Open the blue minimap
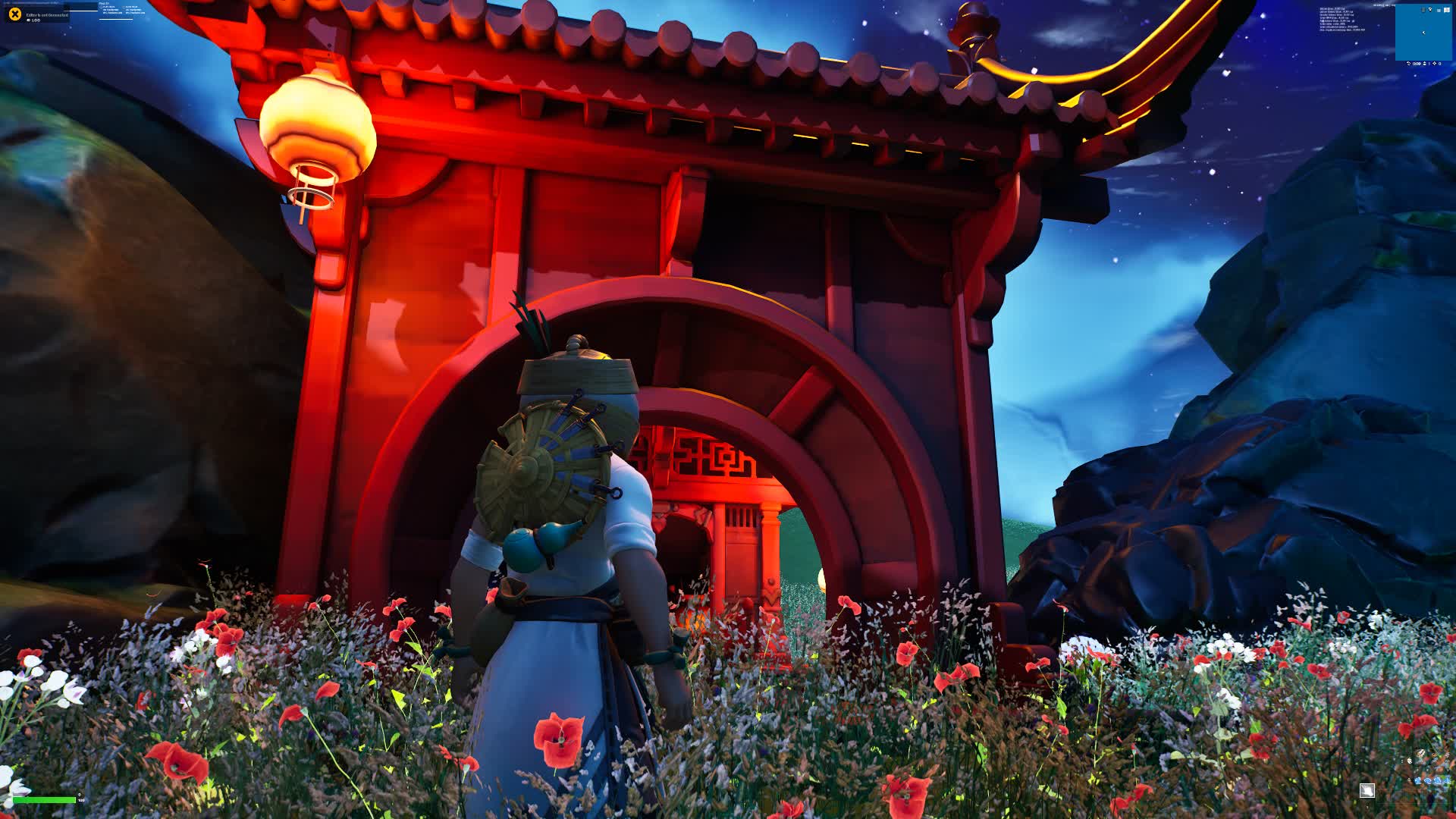1456x819 pixels. tap(1423, 33)
